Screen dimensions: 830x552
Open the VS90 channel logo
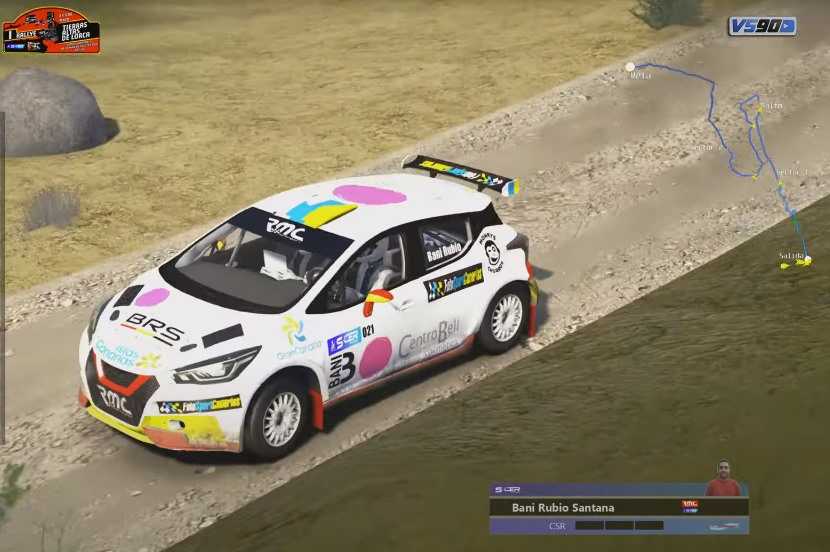coord(762,26)
